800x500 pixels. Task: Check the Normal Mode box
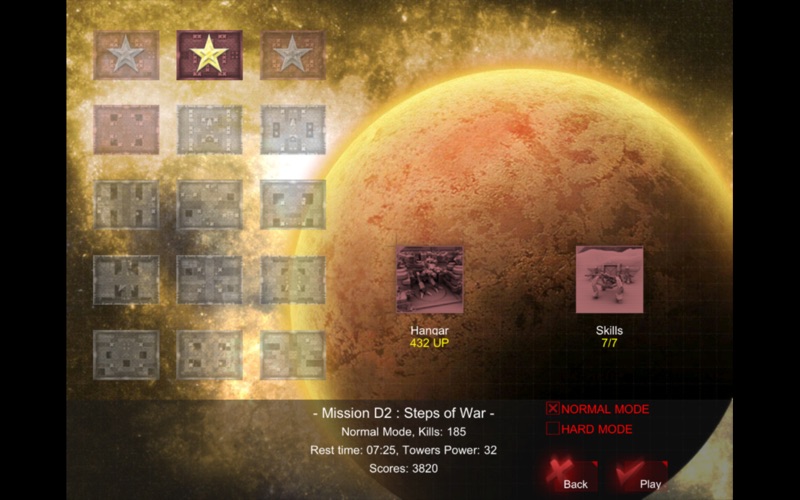coord(553,408)
